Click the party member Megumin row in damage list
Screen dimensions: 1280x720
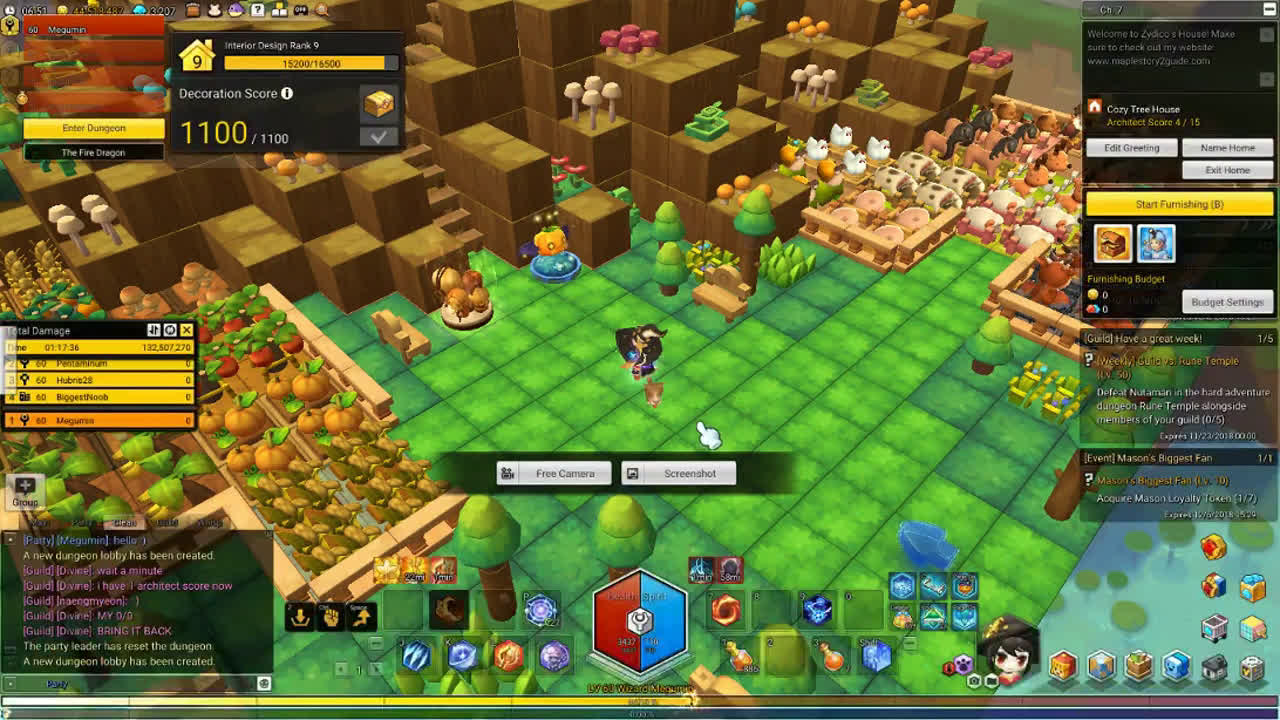click(100, 420)
